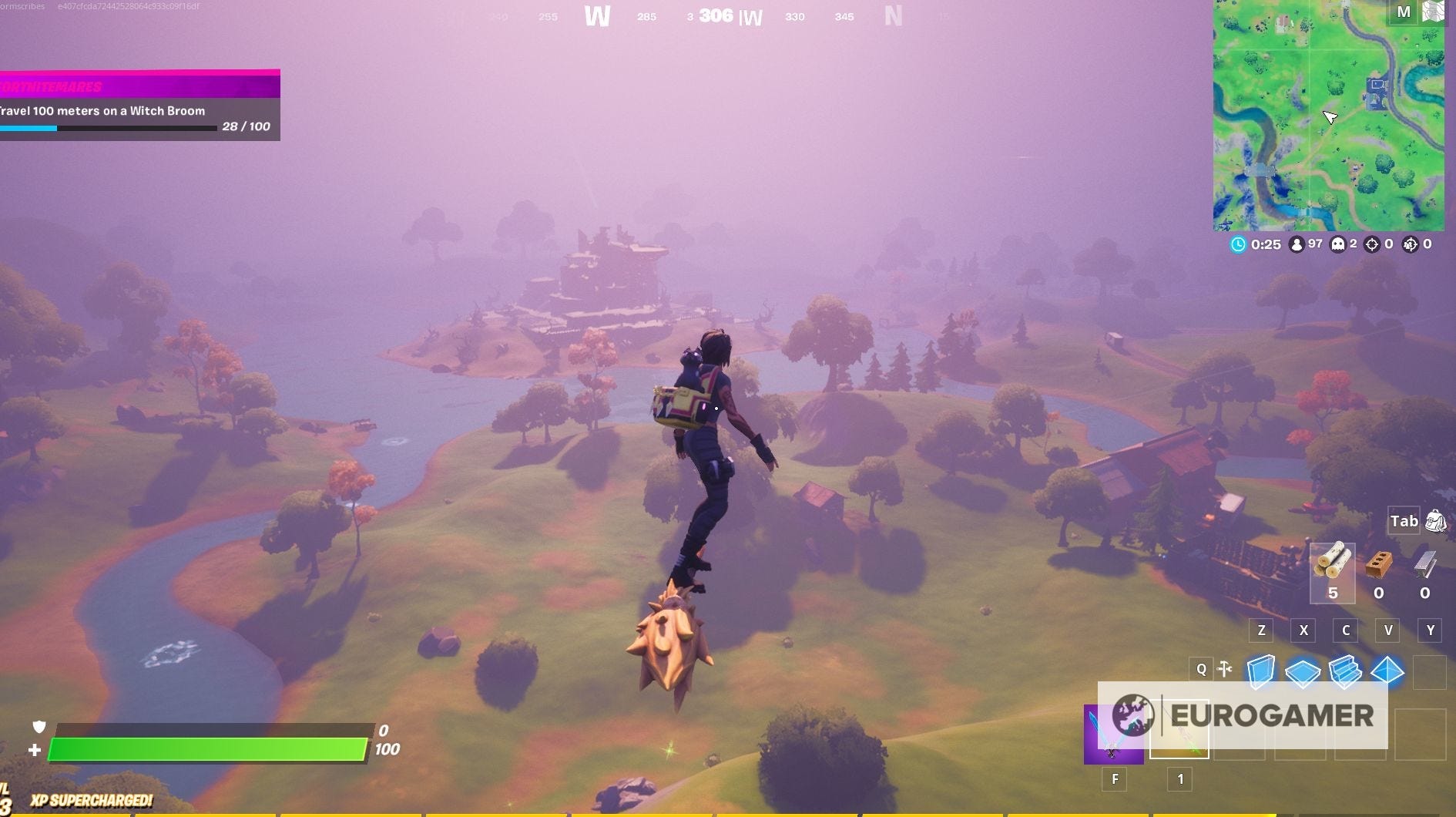Select the wall building piece icon

[x=1260, y=670]
